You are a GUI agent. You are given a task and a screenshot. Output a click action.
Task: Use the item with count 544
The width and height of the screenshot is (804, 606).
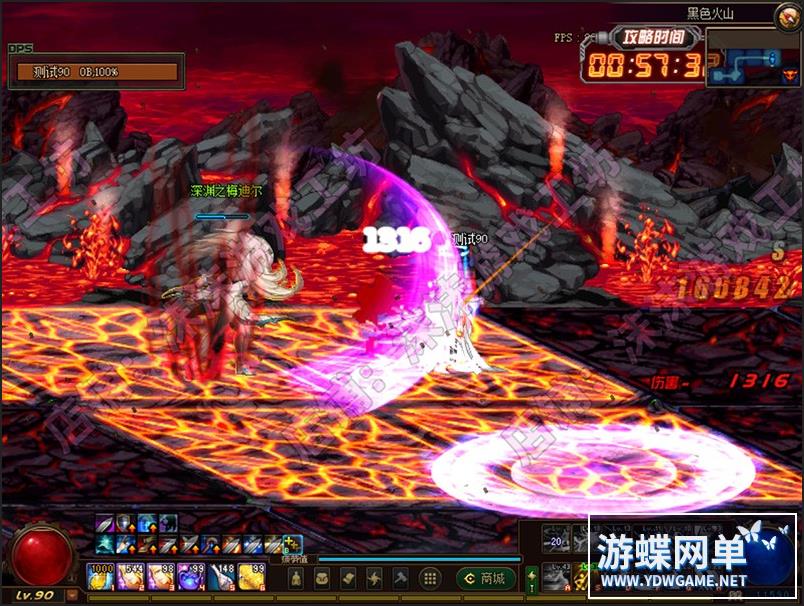(x=131, y=577)
